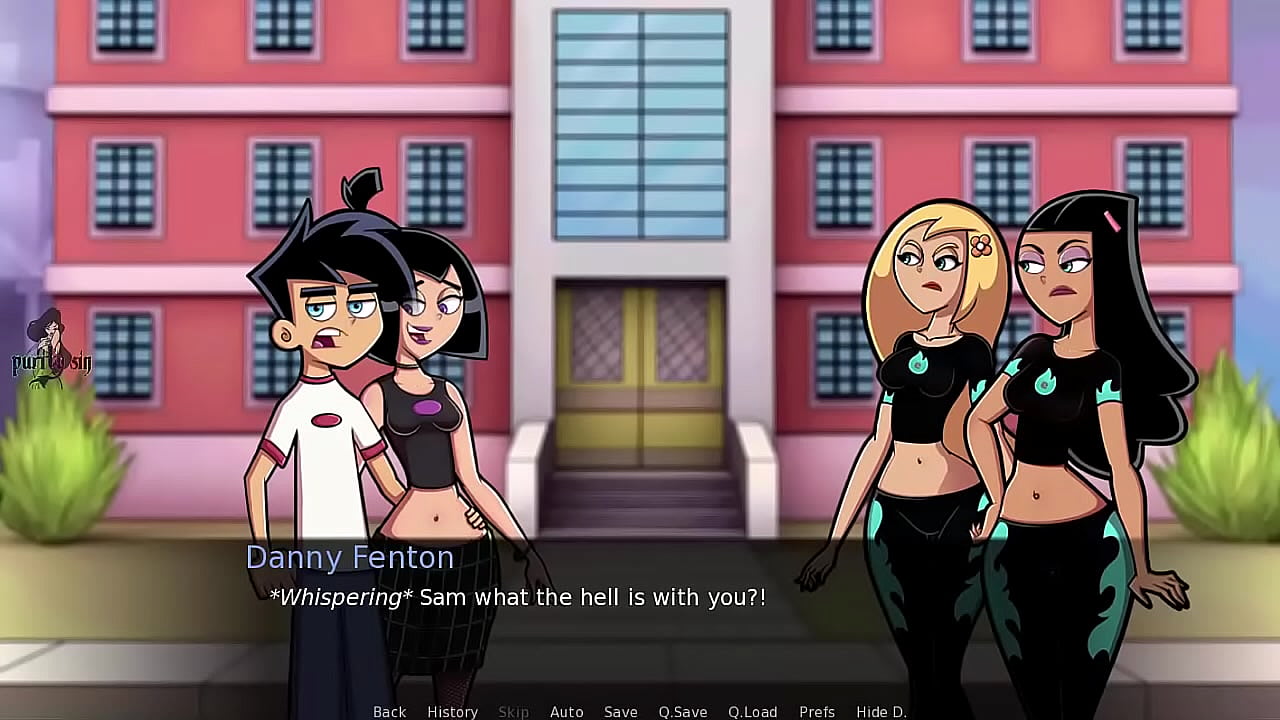
Task: Load the quick save via Q.Load
Action: pos(754,711)
